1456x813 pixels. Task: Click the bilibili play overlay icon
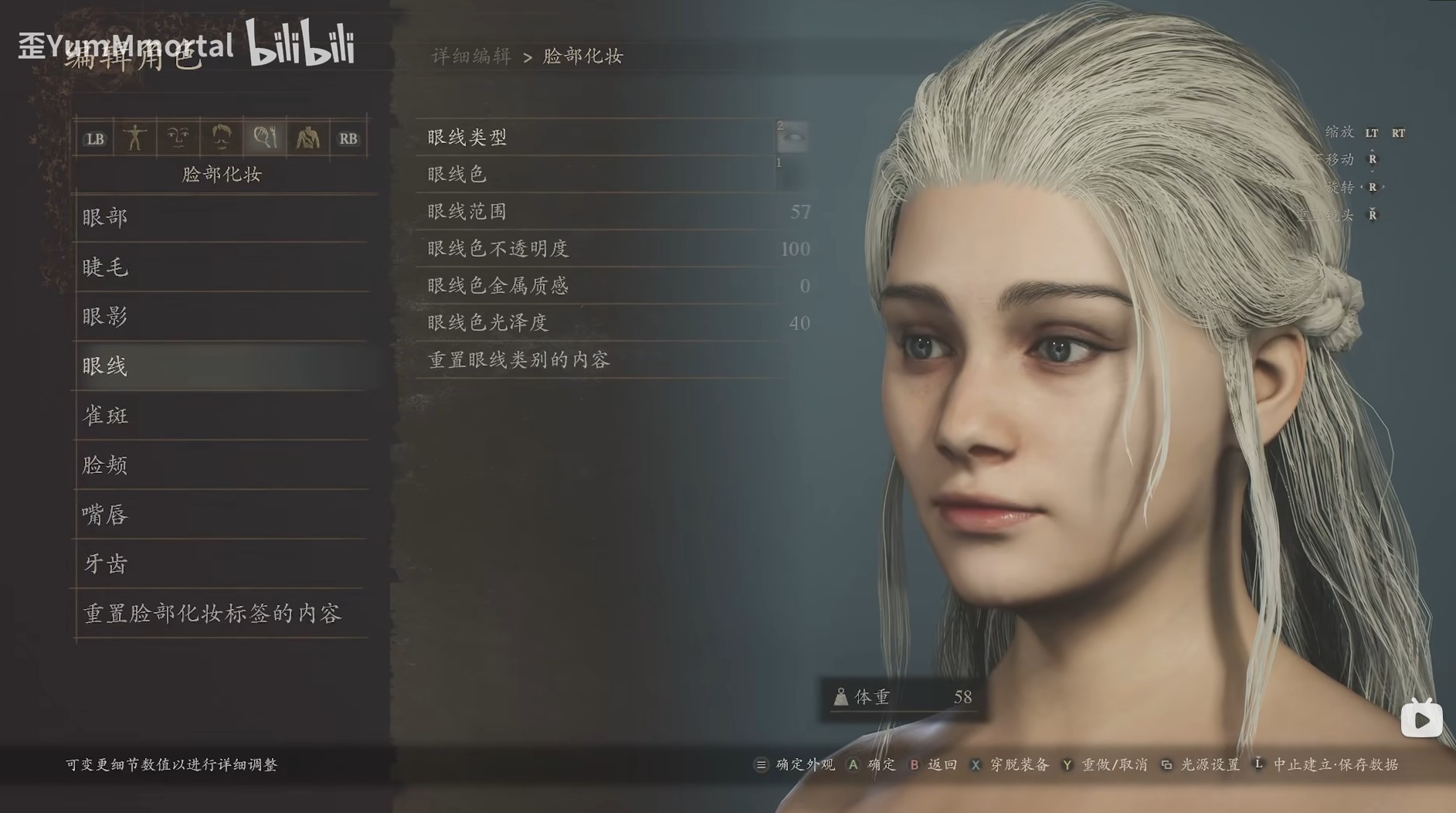pyautogui.click(x=1421, y=719)
